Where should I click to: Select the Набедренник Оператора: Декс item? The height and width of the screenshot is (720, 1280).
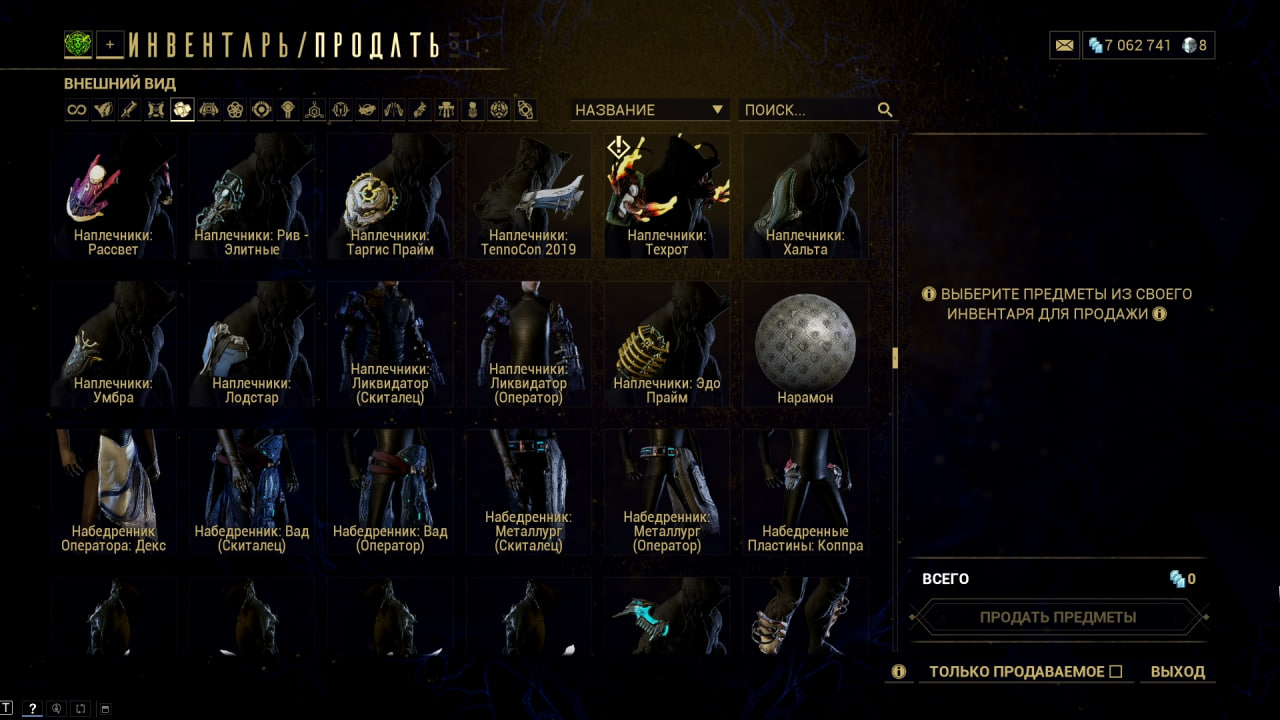[113, 491]
